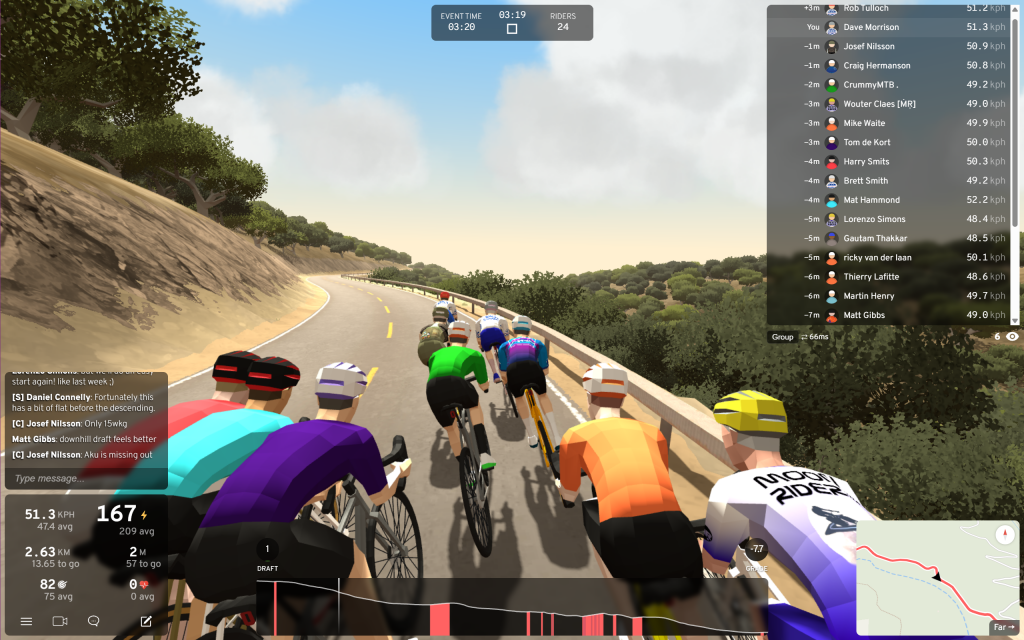Click the minimap compass button
The height and width of the screenshot is (640, 1024).
[x=1005, y=535]
